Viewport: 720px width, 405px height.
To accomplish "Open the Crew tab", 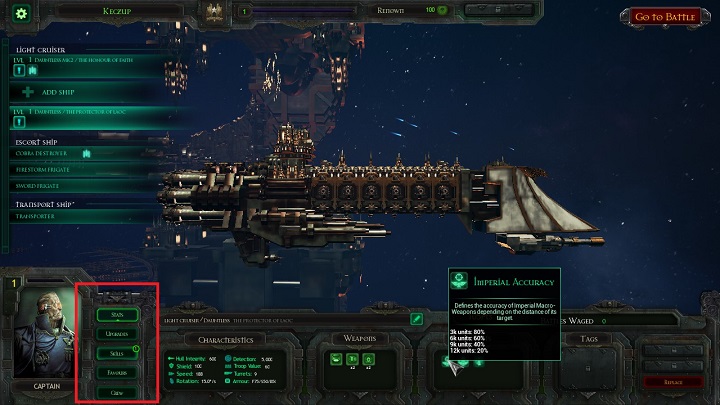I will (x=118, y=391).
